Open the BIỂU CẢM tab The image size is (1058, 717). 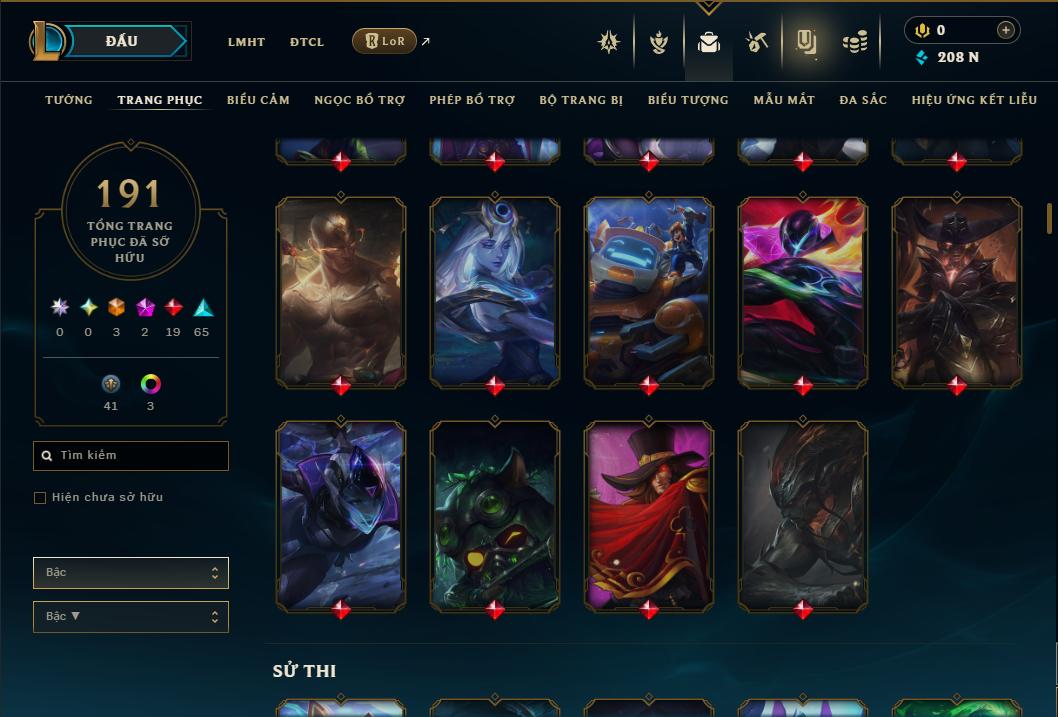(x=258, y=100)
